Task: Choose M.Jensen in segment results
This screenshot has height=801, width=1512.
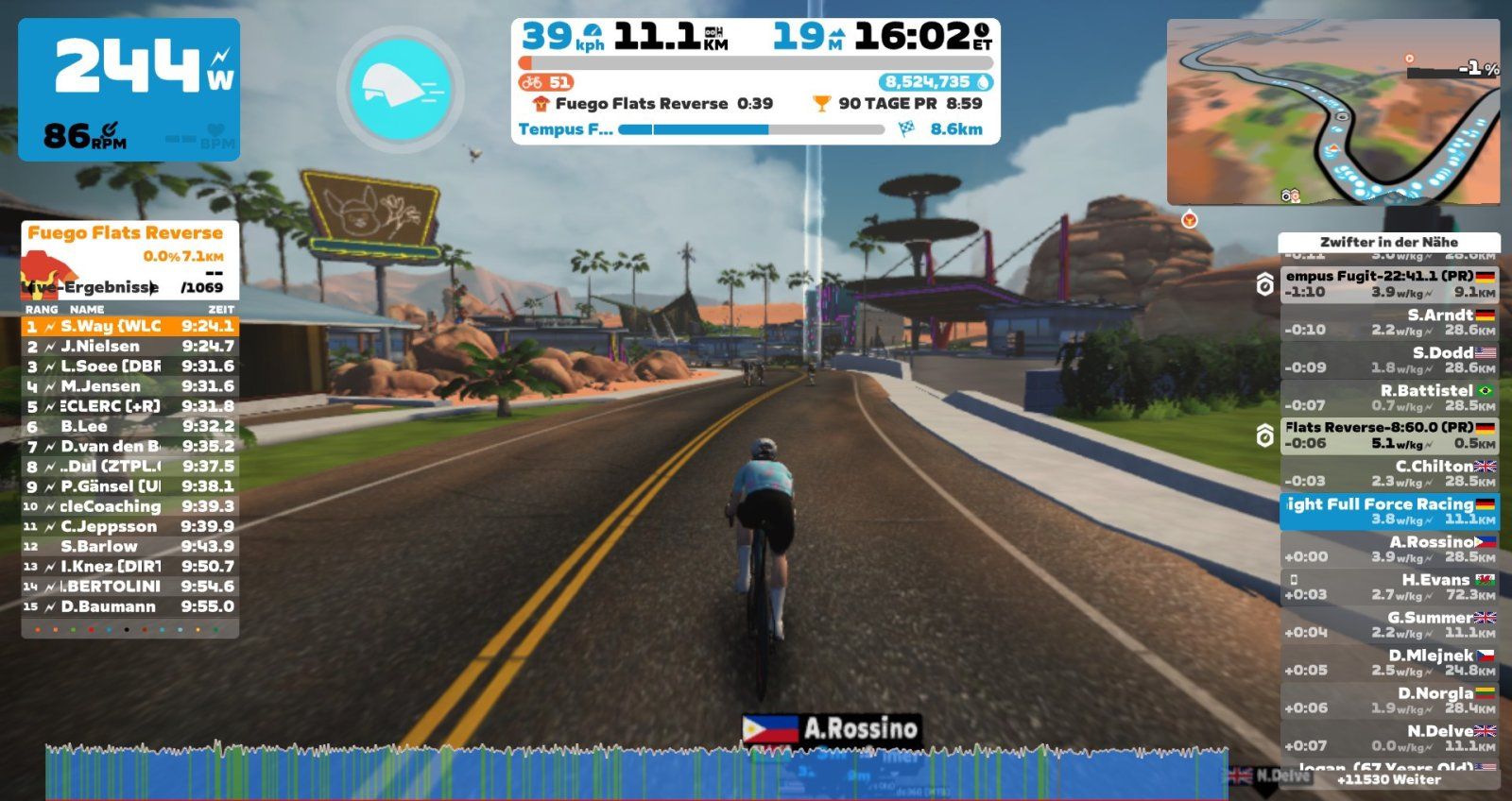Action: (x=129, y=386)
